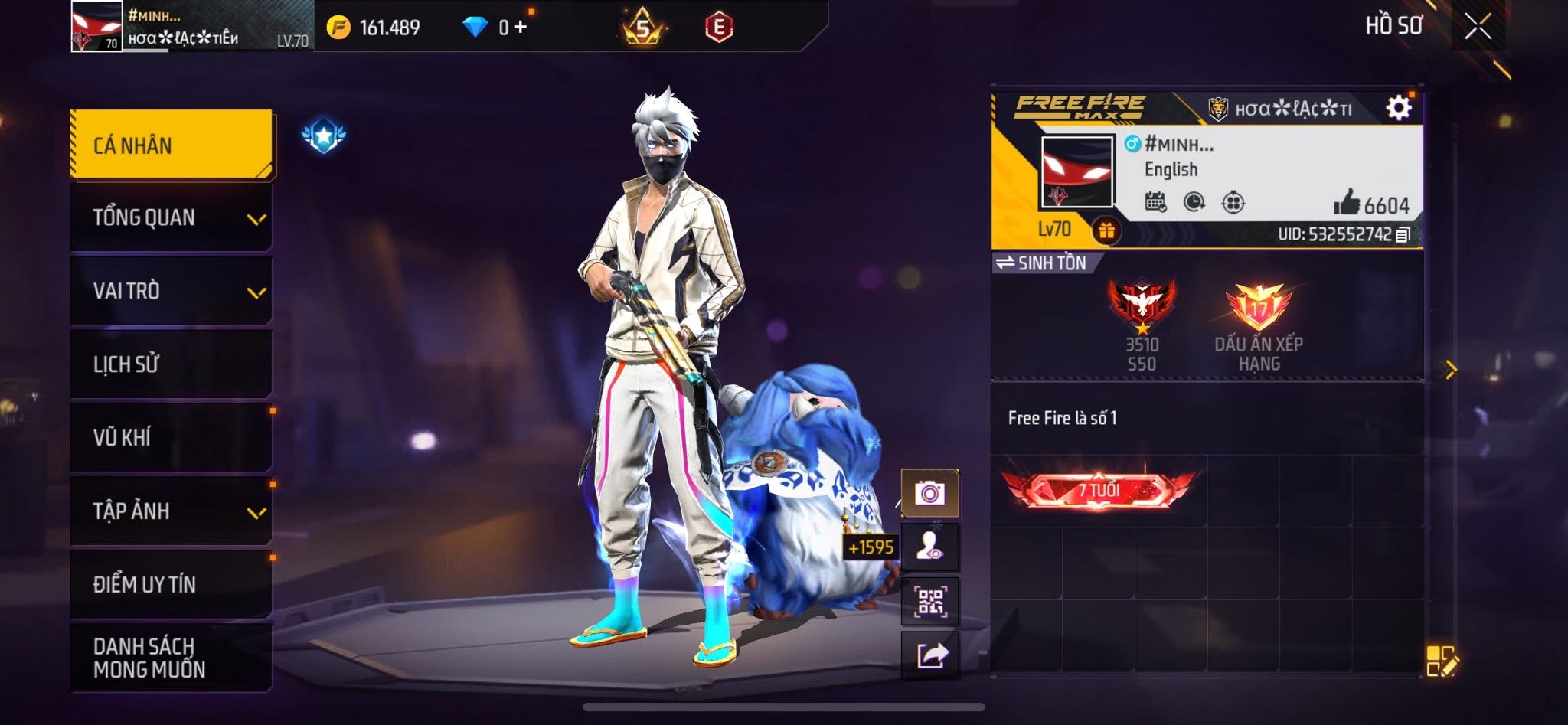Add diamonds with the plus button
The image size is (1568, 725).
[x=521, y=28]
